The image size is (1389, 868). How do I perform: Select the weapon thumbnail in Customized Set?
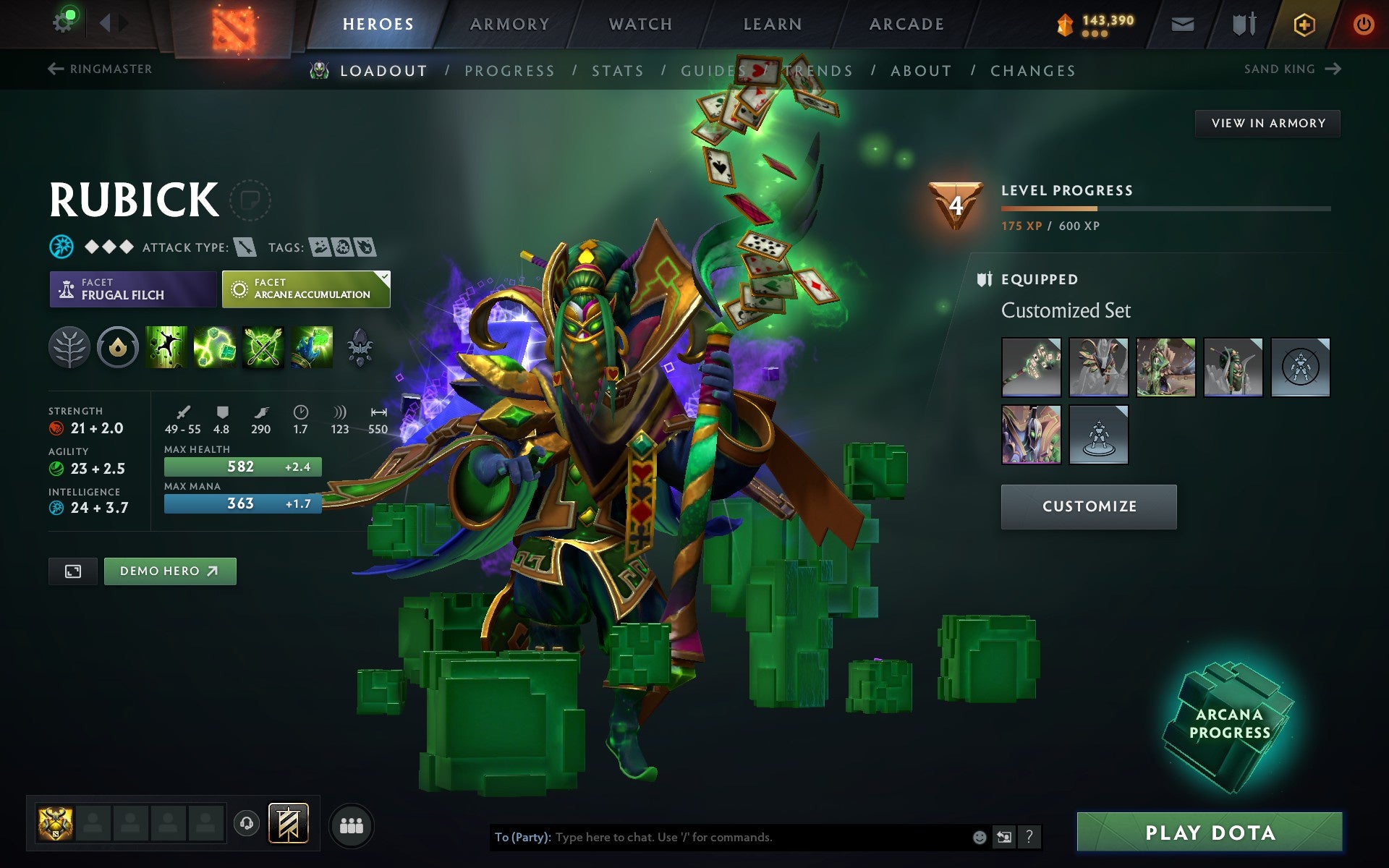click(x=1031, y=367)
